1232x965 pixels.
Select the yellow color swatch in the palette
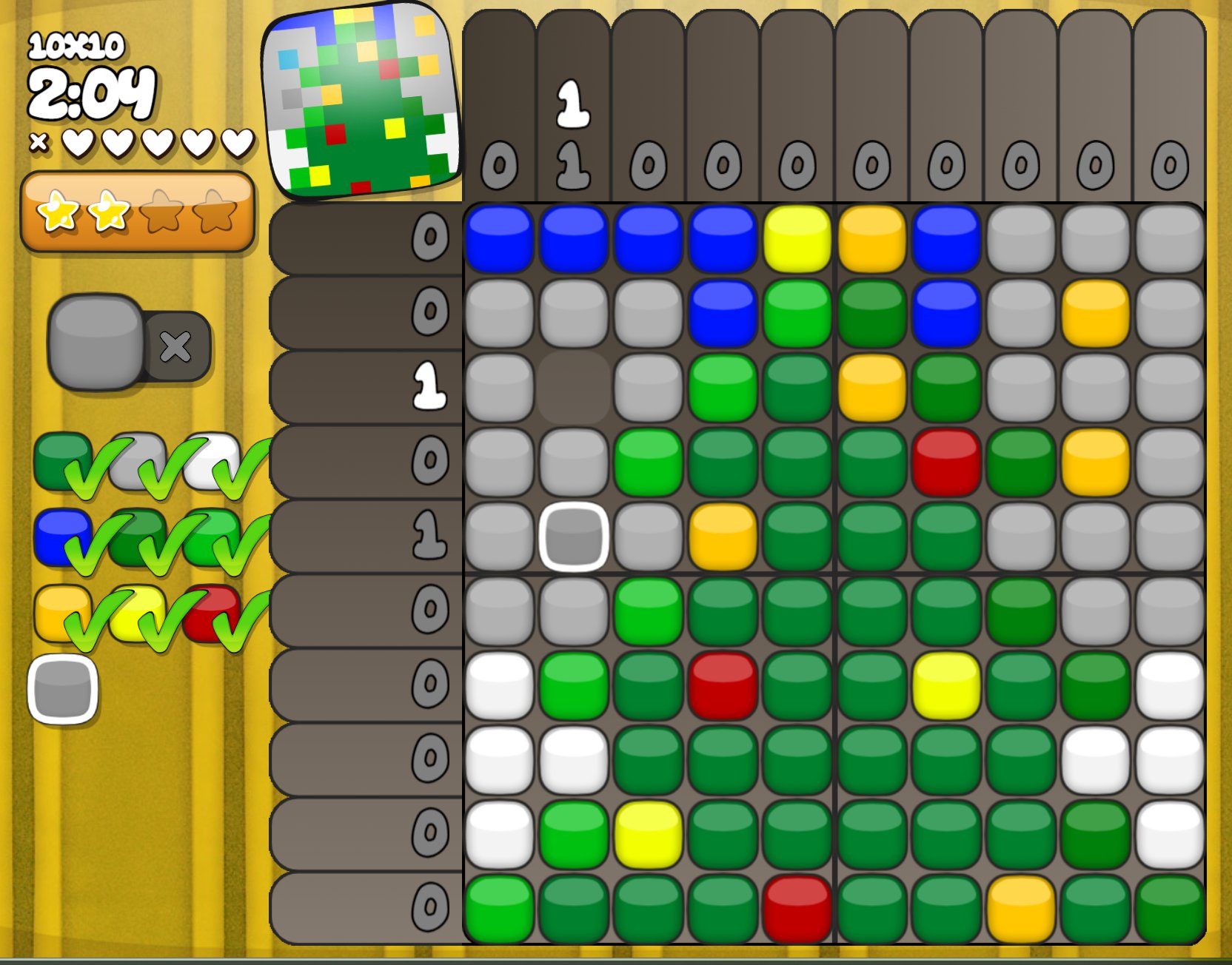pos(137,611)
